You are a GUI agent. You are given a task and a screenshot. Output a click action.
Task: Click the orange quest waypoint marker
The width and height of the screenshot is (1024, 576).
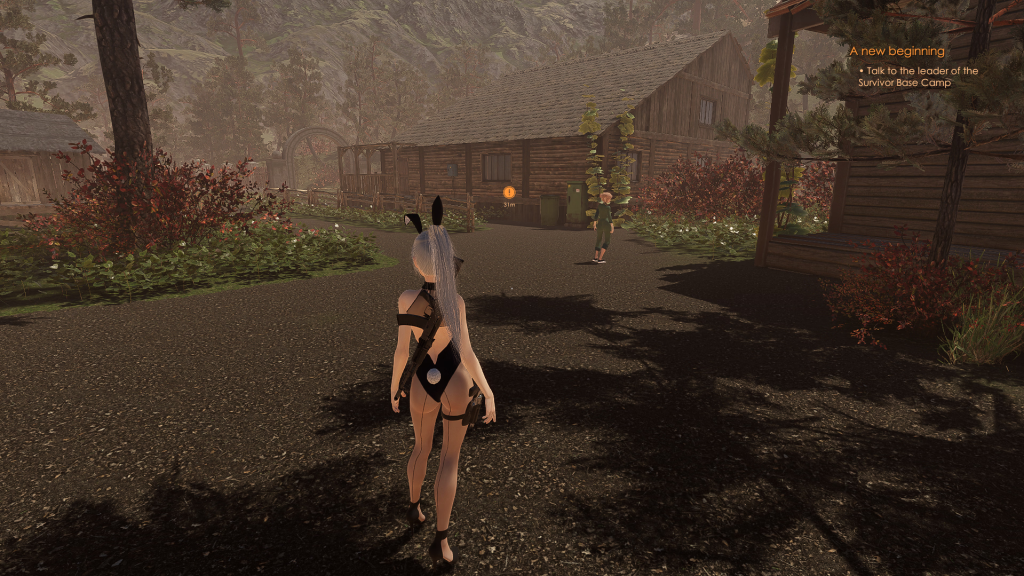509,191
